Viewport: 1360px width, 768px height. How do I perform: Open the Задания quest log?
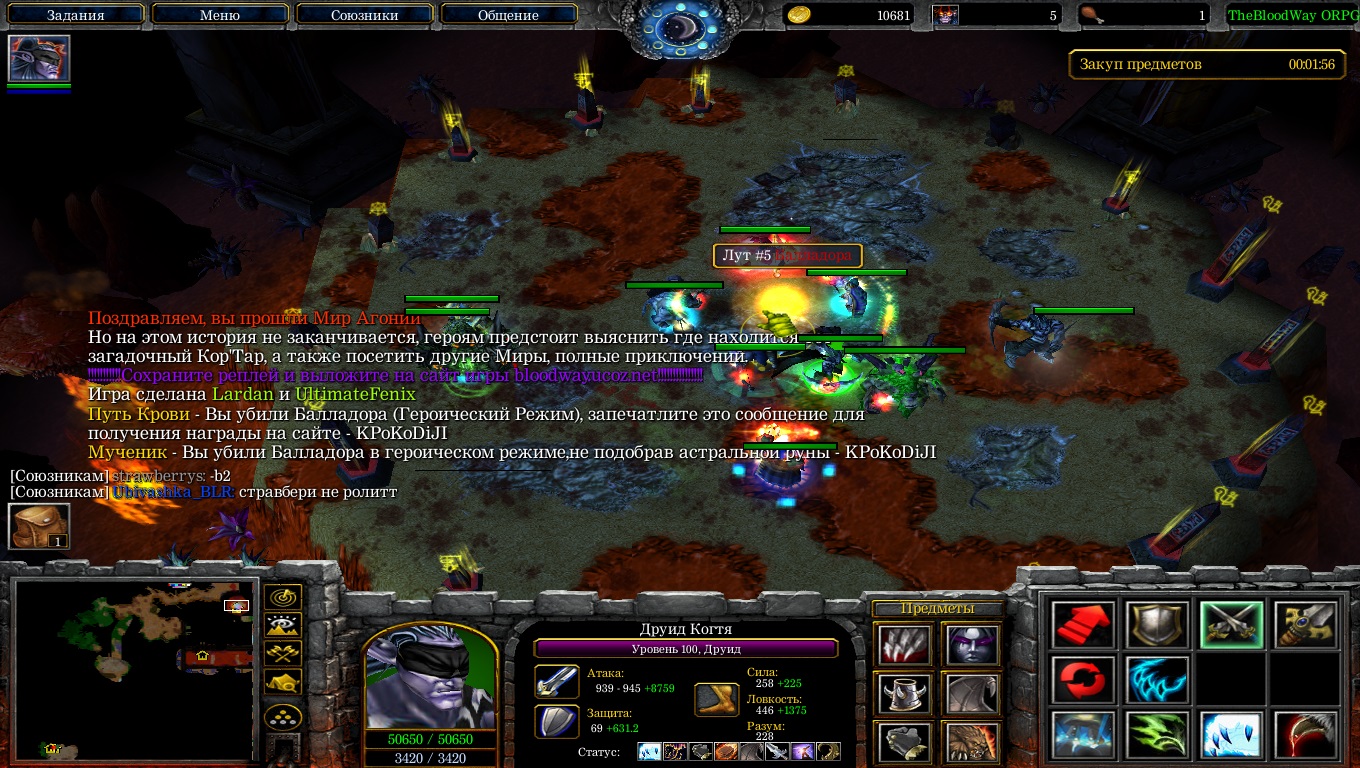76,15
